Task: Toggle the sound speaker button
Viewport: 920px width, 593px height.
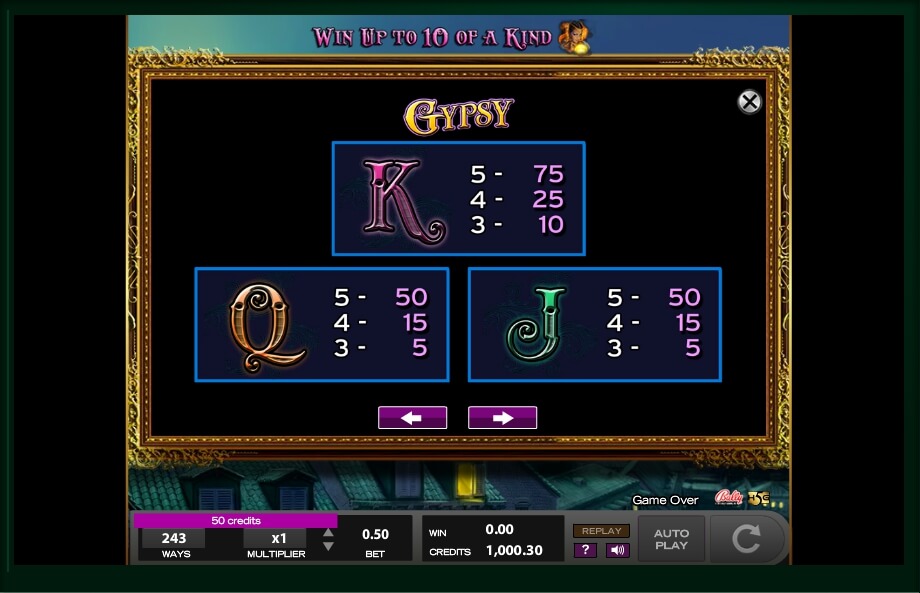Action: click(x=617, y=550)
